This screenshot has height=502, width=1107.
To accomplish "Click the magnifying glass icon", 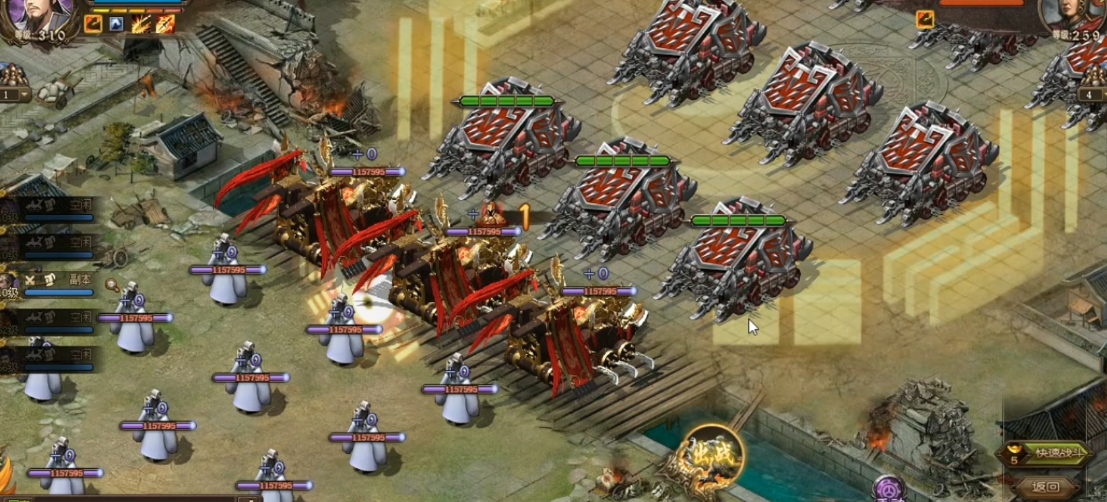I will [x=113, y=286].
